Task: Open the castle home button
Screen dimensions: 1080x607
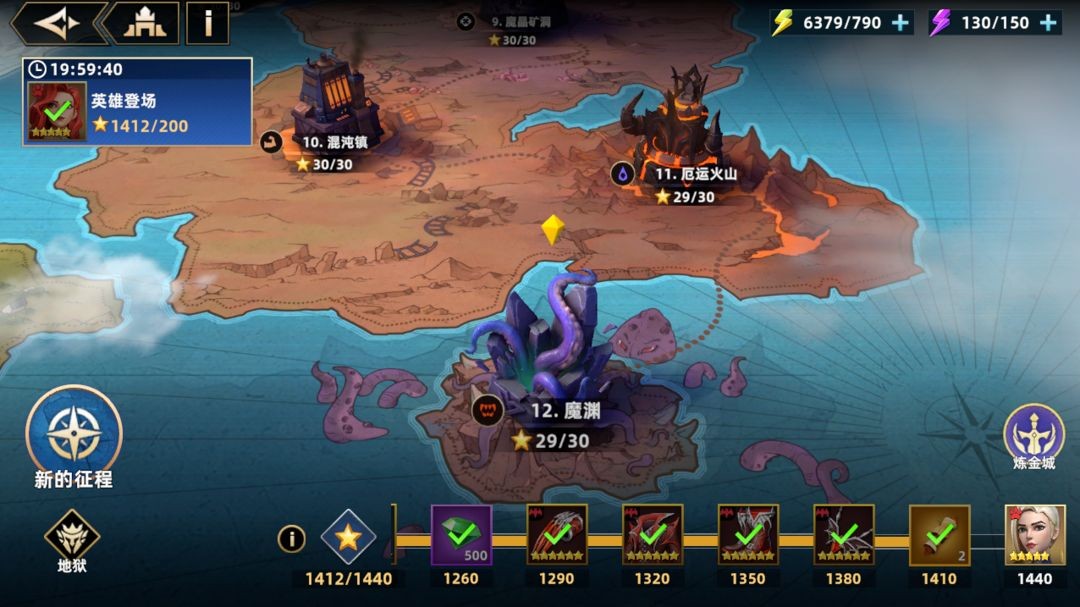Action: 144,23
